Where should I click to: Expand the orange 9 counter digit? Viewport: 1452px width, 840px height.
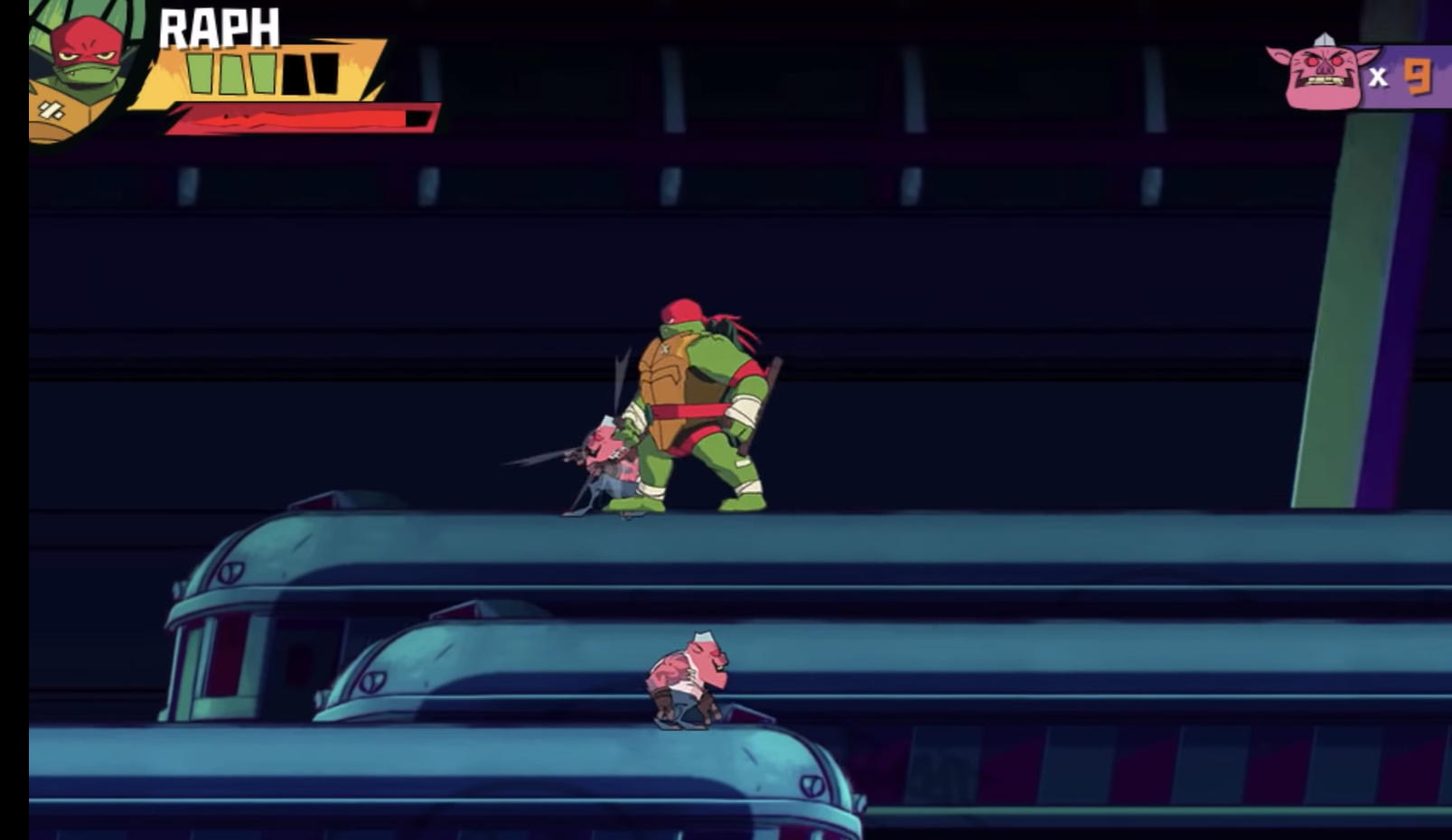point(1418,76)
